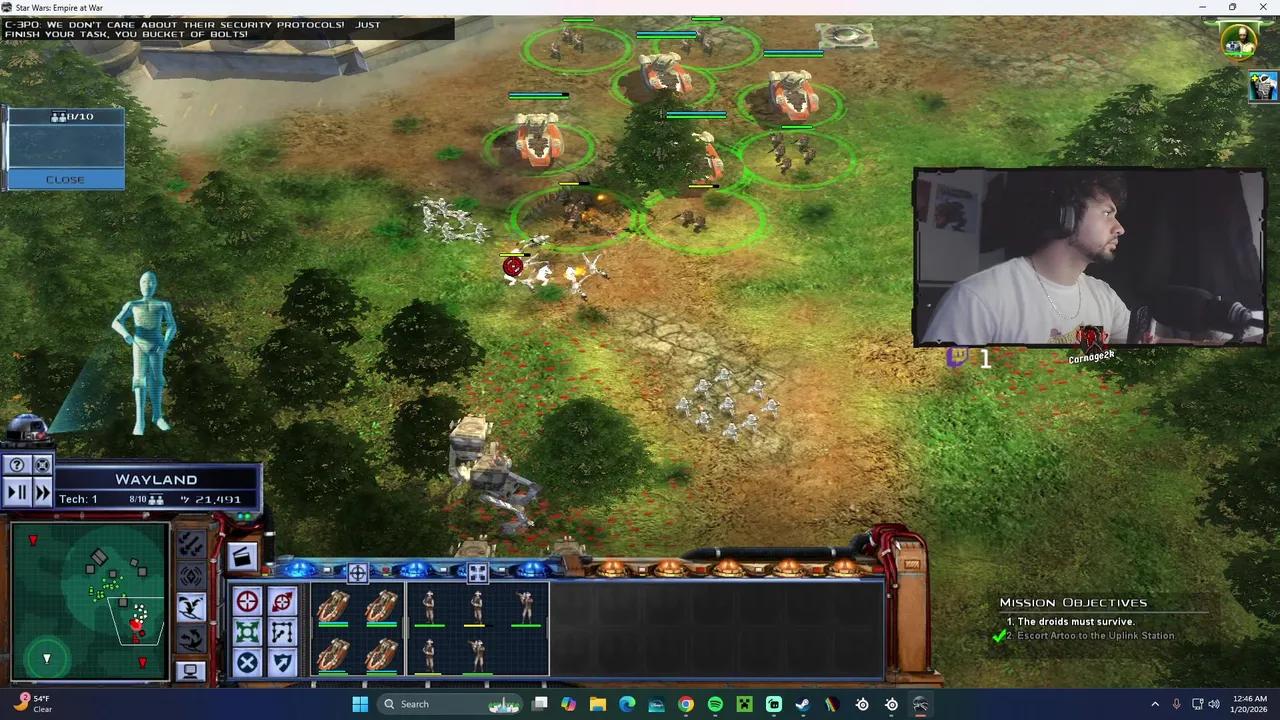Enable fast-forward game speed
This screenshot has width=1280, height=720.
pos(41,494)
